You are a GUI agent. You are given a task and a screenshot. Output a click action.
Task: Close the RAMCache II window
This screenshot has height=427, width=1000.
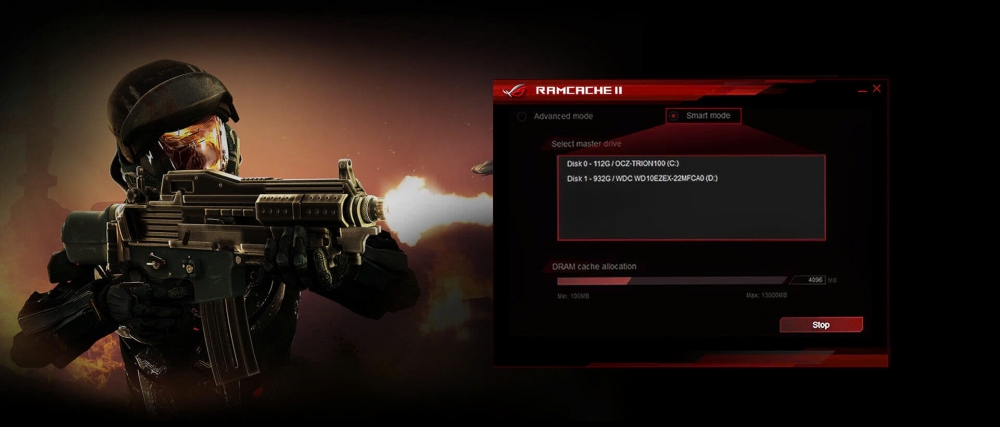click(x=877, y=89)
